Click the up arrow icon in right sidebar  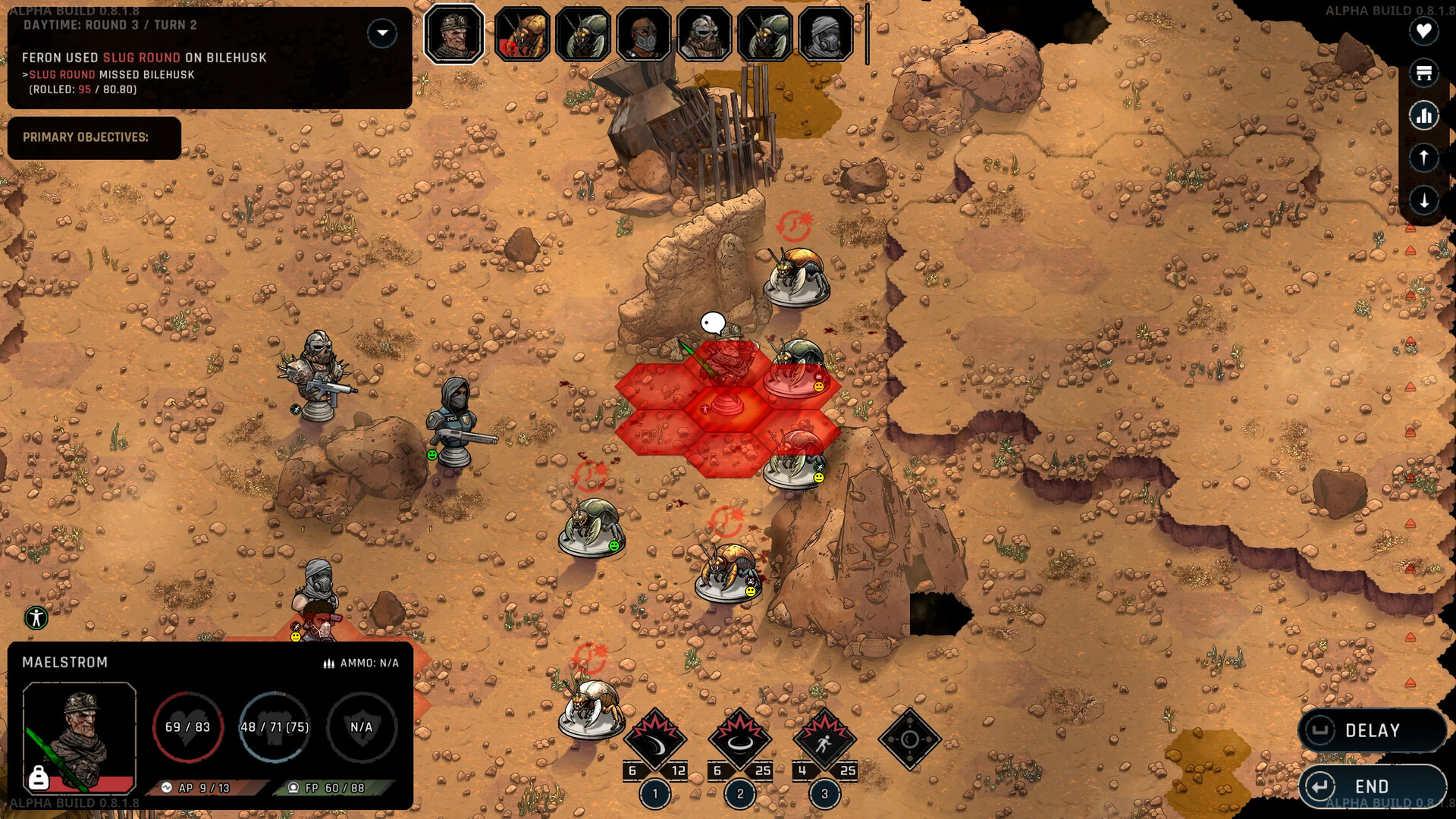pos(1424,158)
